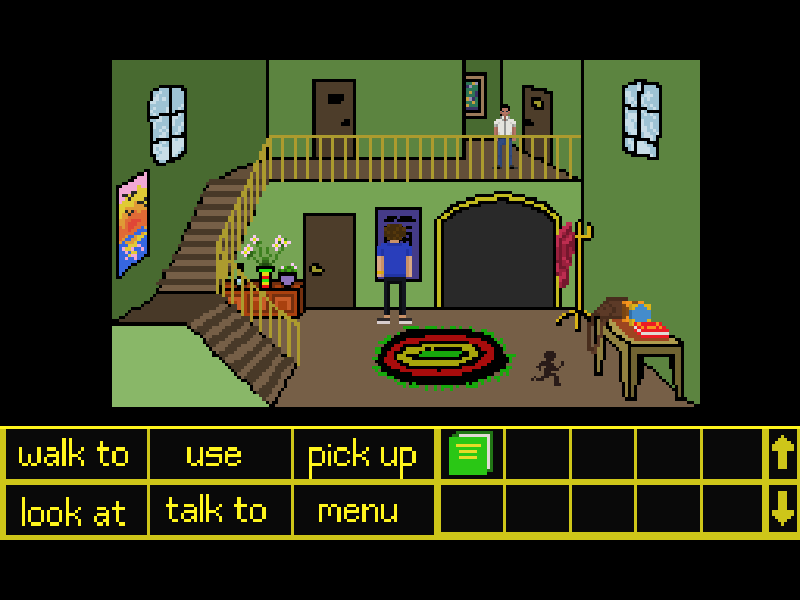Choose the "talk to" verb
Image resolution: width=800 pixels, height=600 pixels.
point(216,511)
